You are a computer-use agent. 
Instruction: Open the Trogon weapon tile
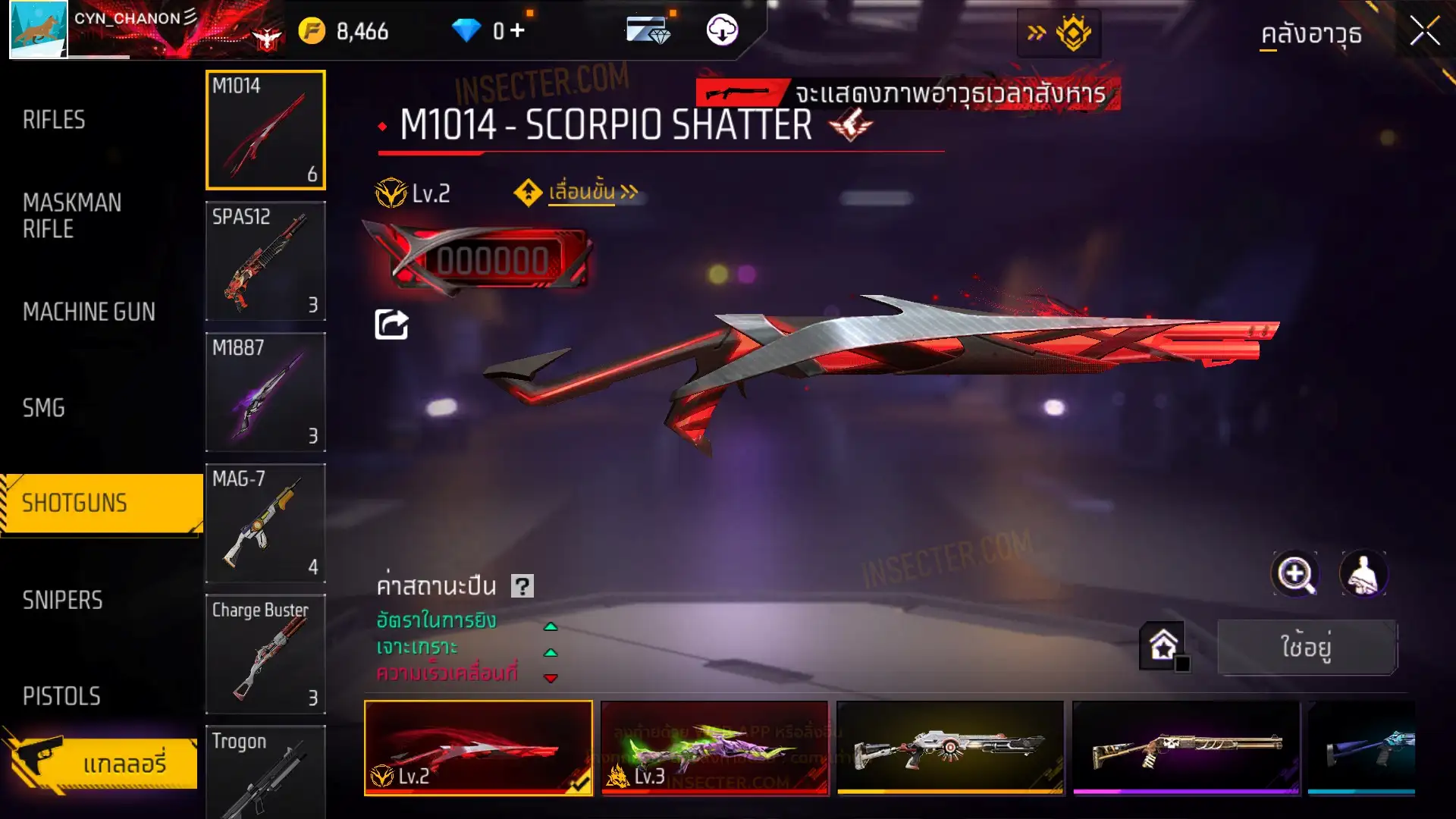pyautogui.click(x=265, y=772)
